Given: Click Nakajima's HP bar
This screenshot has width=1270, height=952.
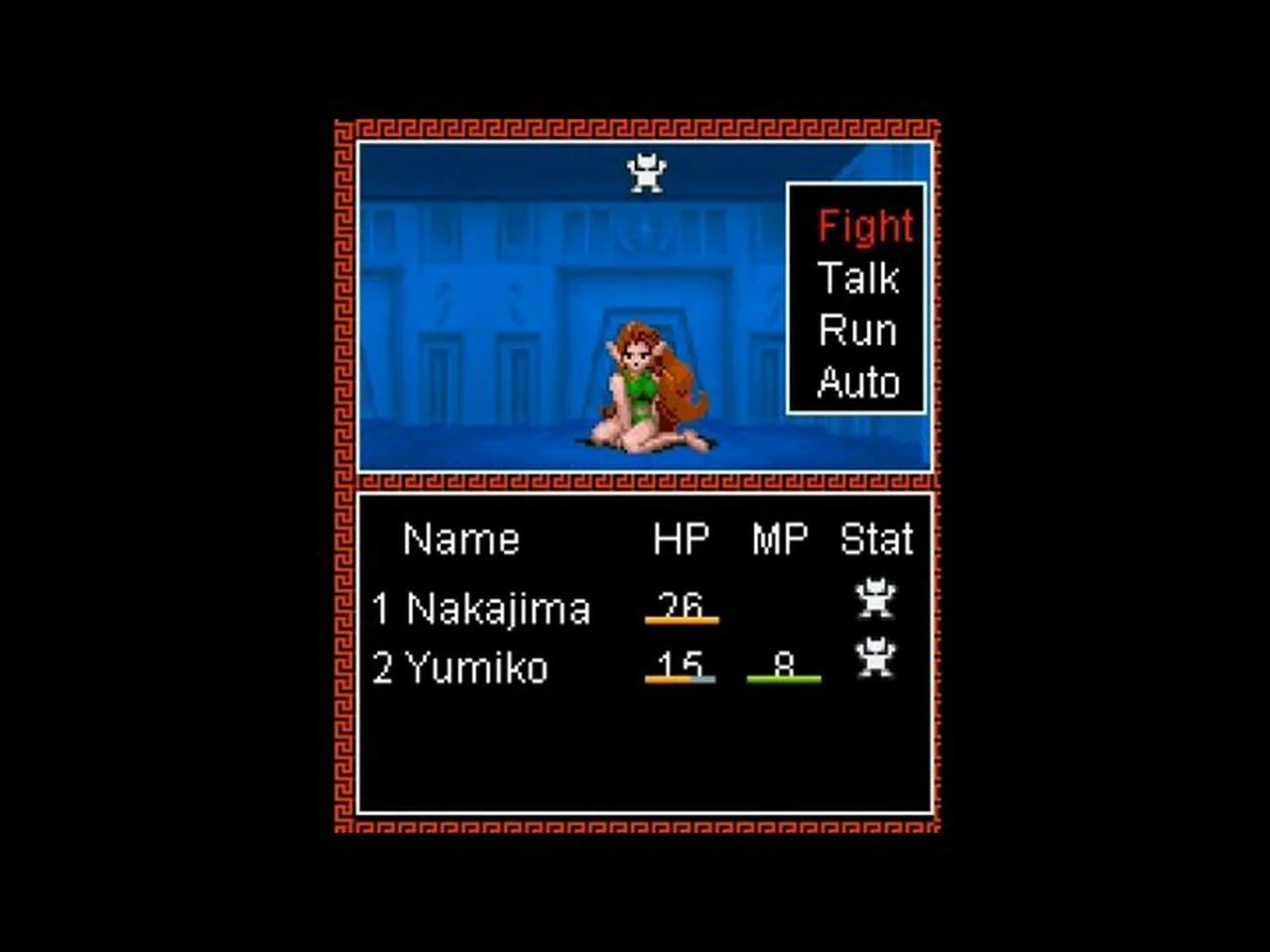Looking at the screenshot, I should pos(683,619).
